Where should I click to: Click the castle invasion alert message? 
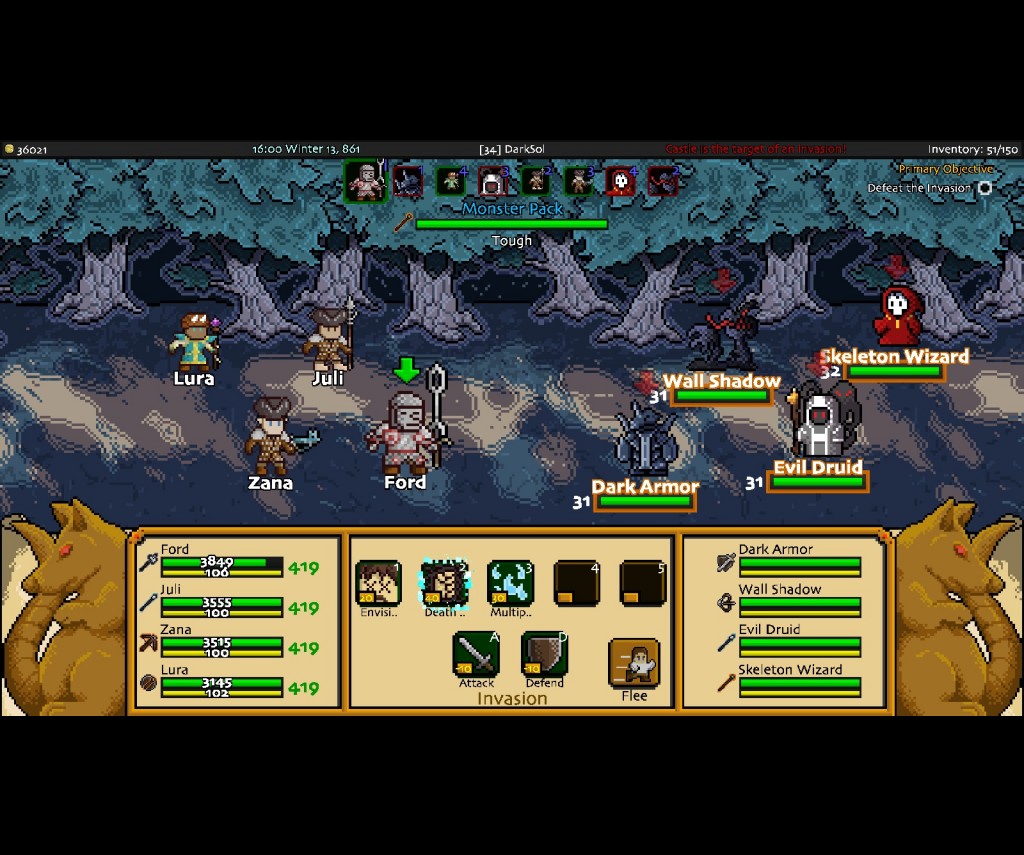(x=755, y=149)
